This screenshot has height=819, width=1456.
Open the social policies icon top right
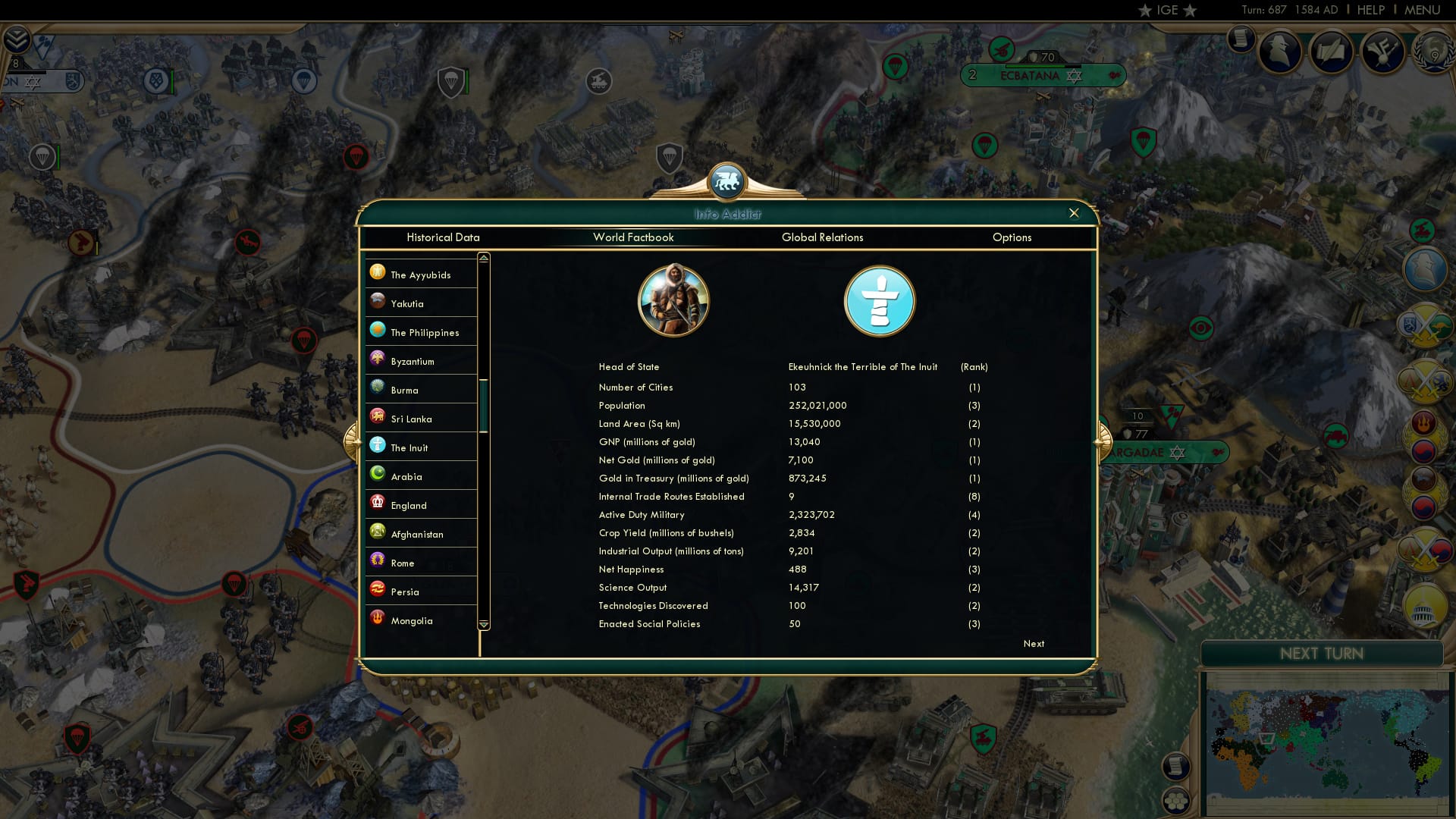coord(1385,52)
